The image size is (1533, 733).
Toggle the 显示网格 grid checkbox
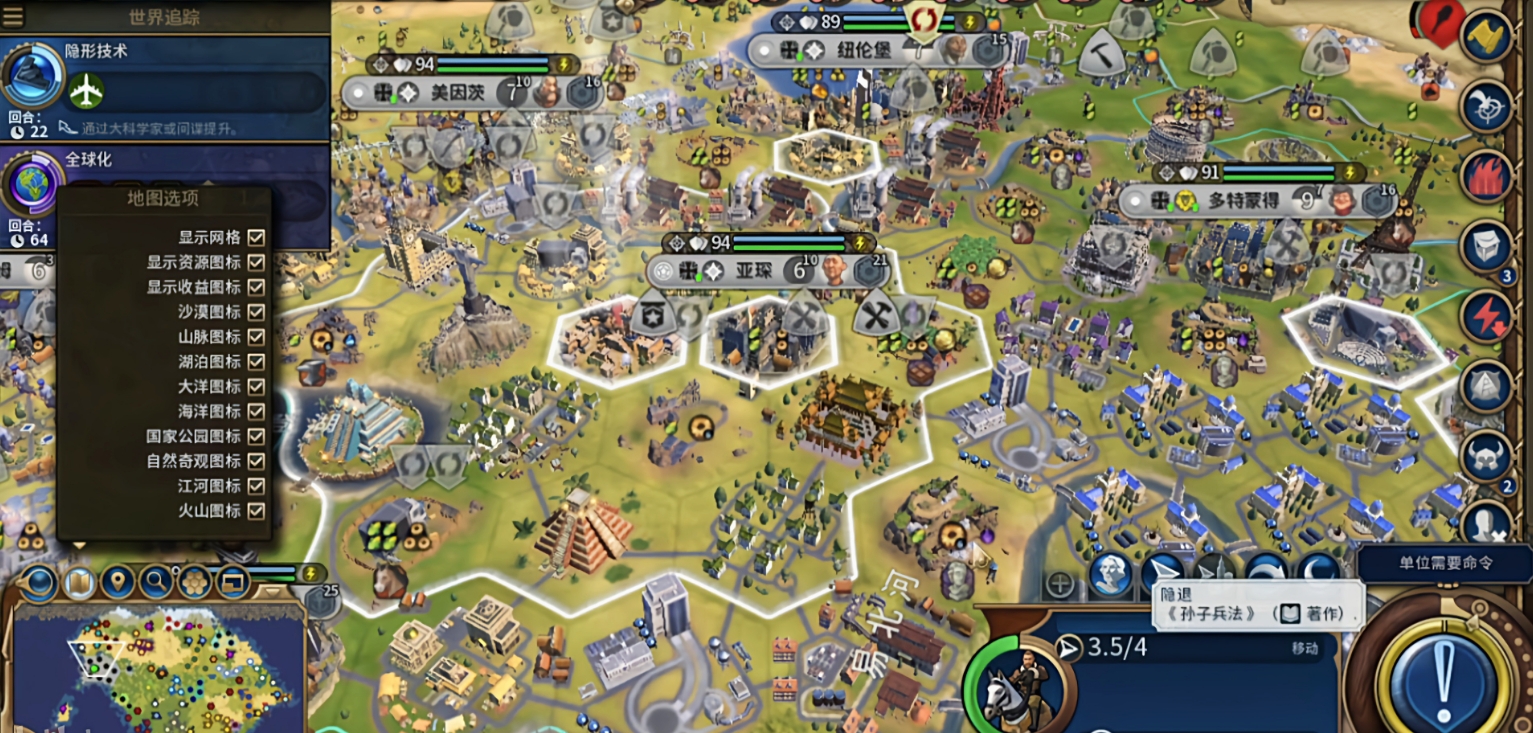coord(256,237)
